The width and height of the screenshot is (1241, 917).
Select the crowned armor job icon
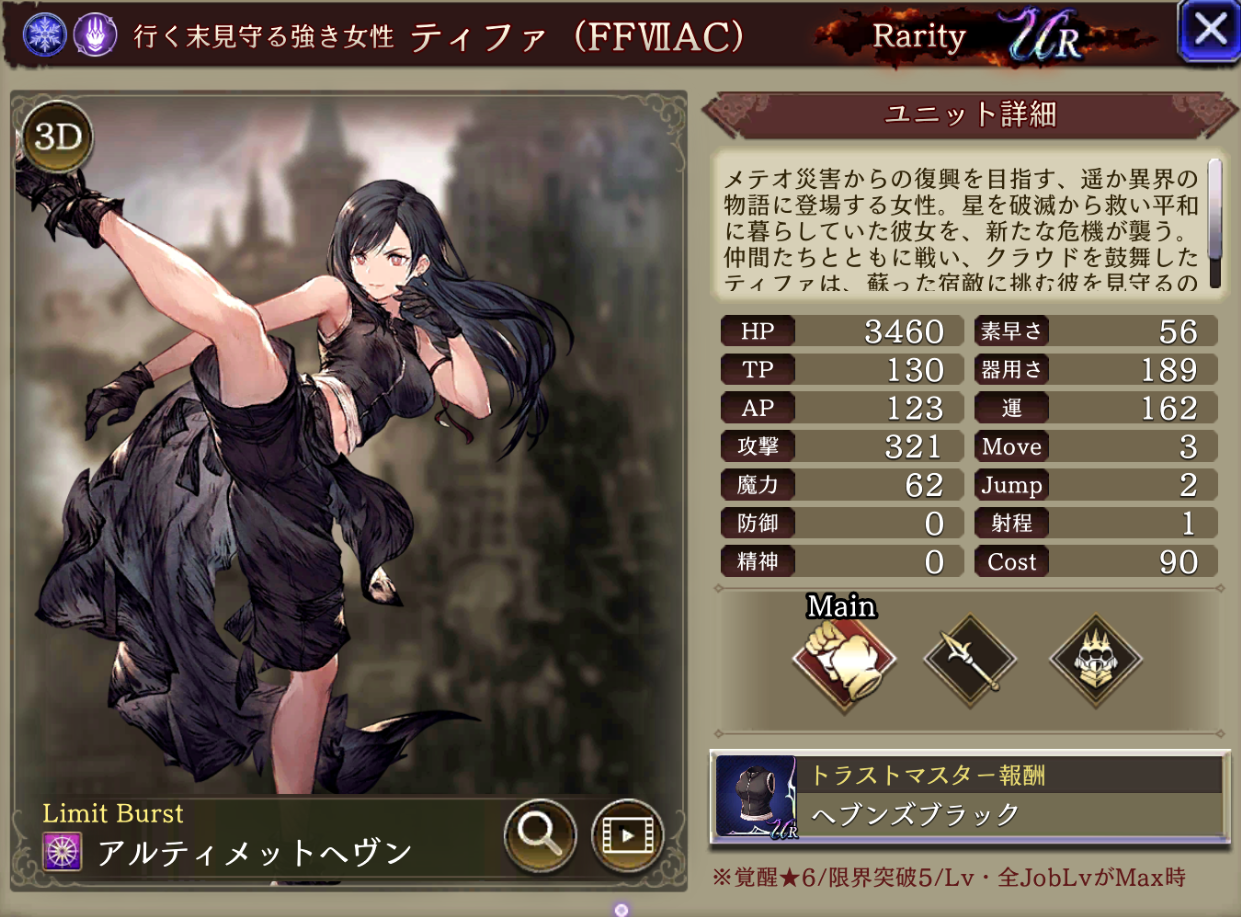click(x=1096, y=660)
